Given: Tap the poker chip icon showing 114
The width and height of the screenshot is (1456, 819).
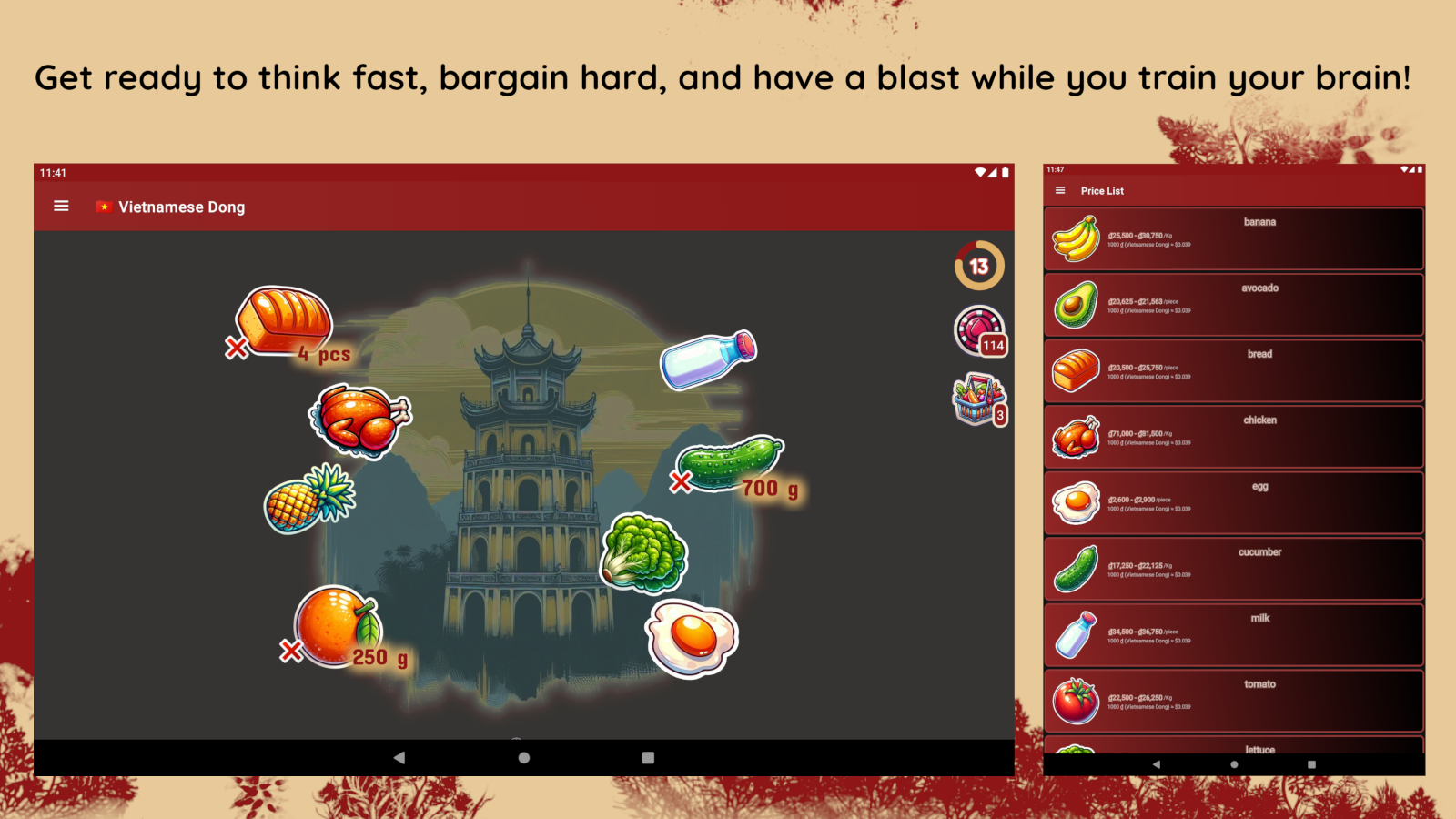Looking at the screenshot, I should point(978,330).
